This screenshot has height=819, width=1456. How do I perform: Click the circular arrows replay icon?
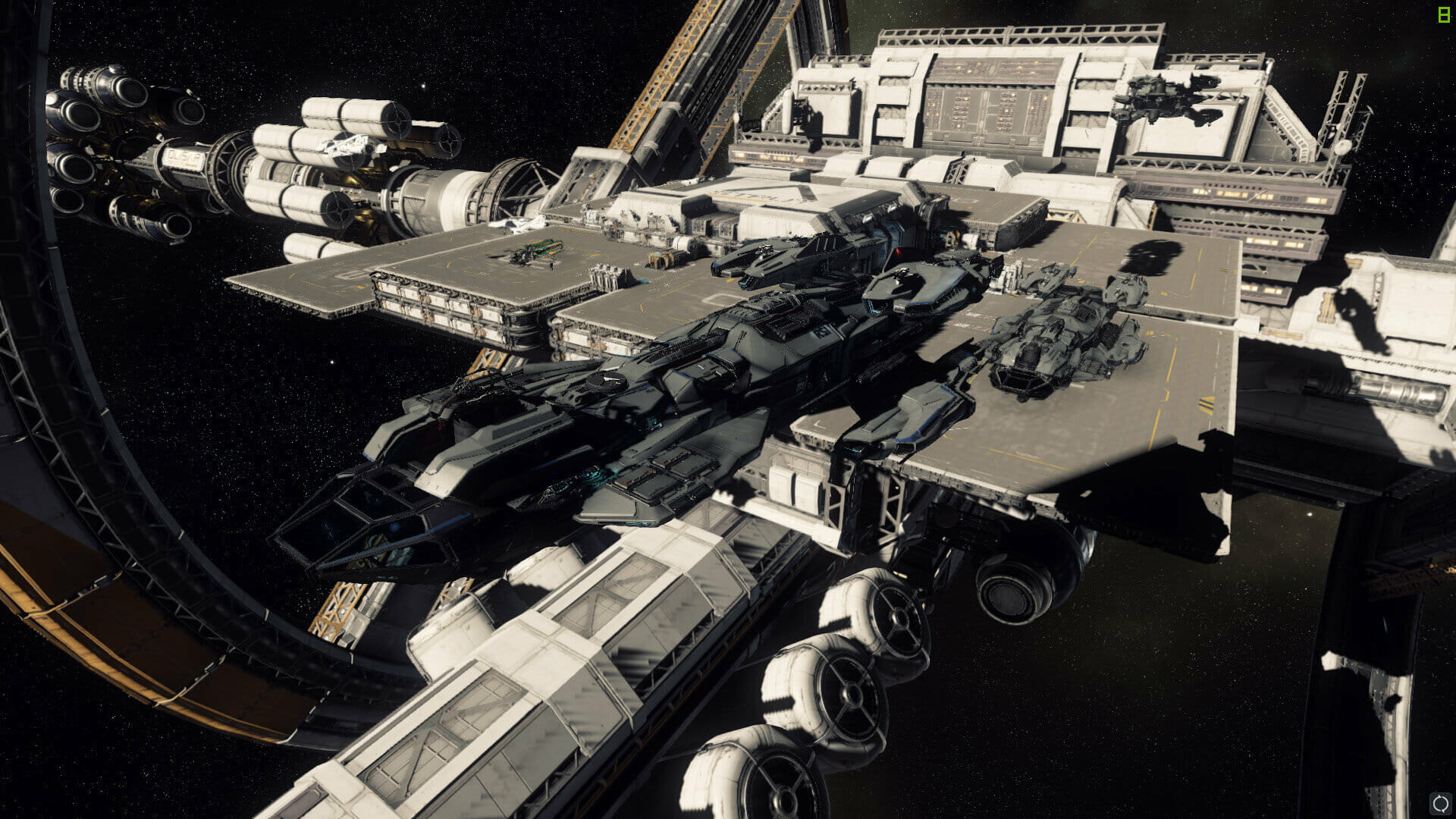[x=1440, y=803]
